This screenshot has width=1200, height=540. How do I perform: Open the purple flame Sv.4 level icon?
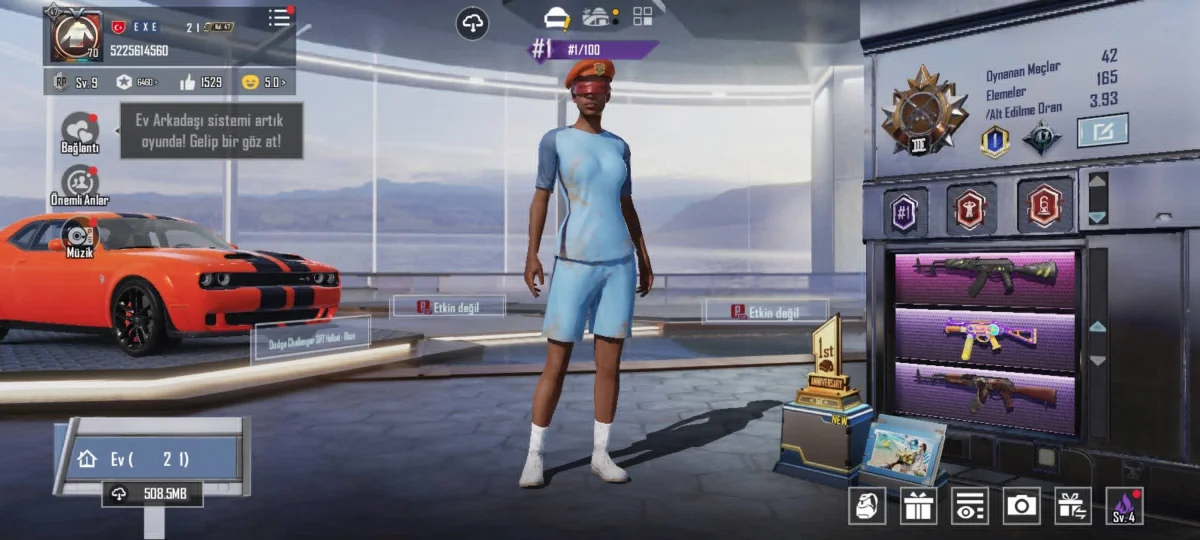[1124, 506]
